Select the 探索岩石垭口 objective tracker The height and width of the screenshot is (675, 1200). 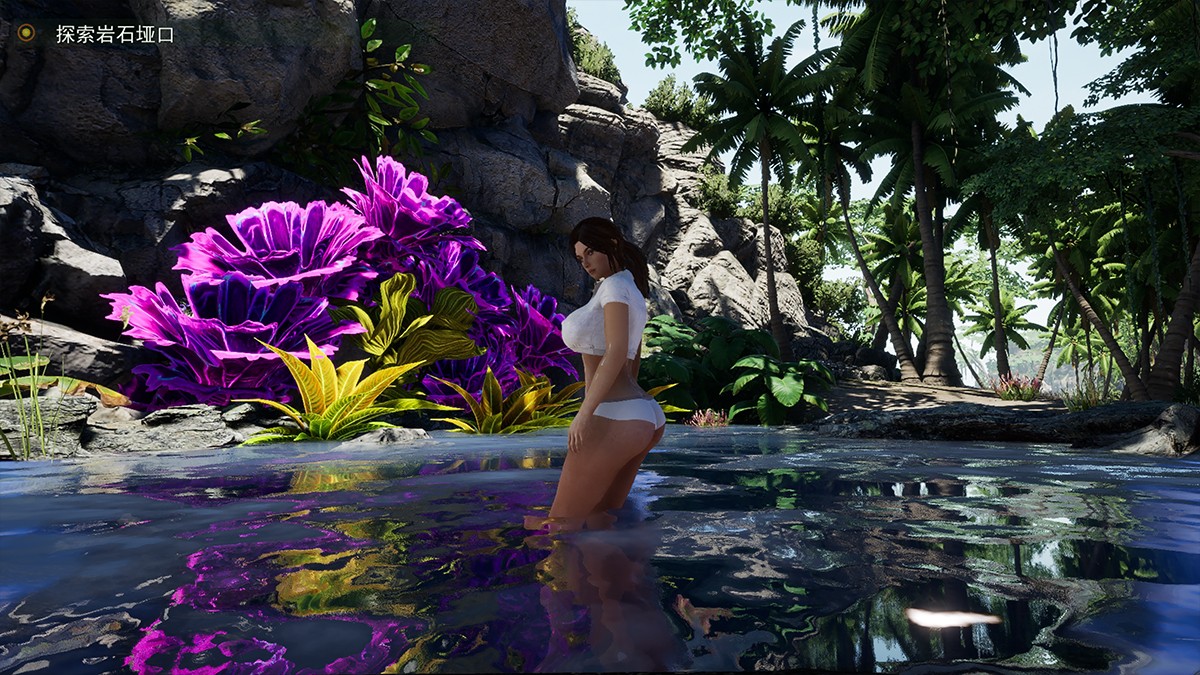115,34
